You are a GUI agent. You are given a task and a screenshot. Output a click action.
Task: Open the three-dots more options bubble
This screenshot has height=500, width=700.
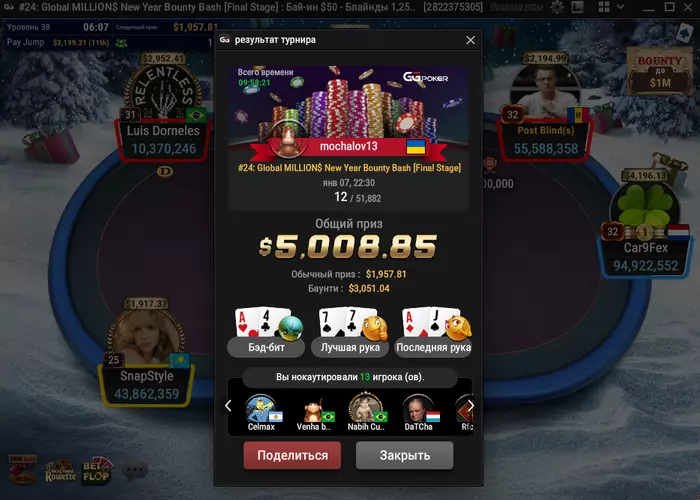(134, 469)
